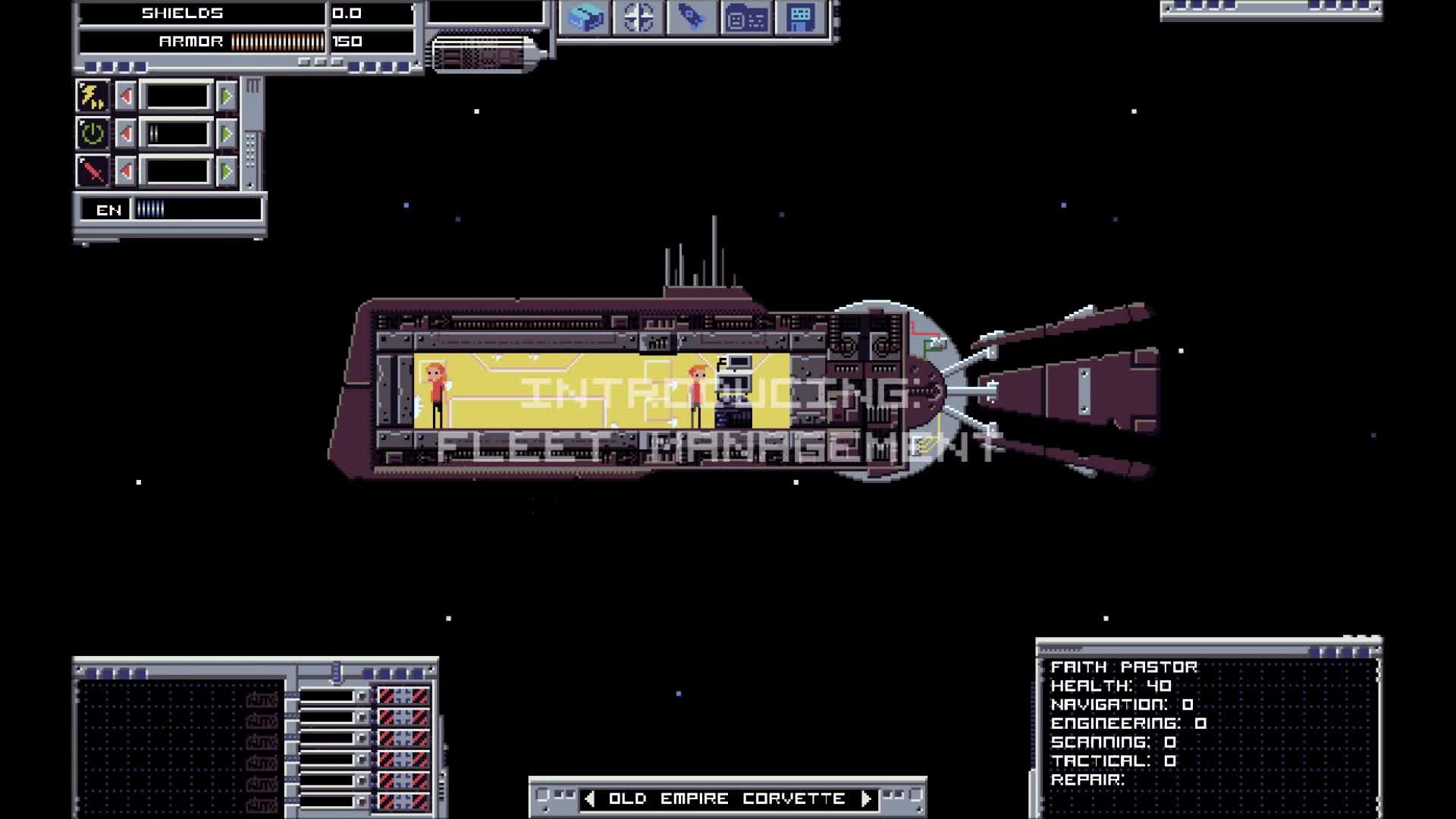The width and height of the screenshot is (1456, 819).
Task: Click the left arrow to cycle ship selection
Action: pyautogui.click(x=591, y=798)
